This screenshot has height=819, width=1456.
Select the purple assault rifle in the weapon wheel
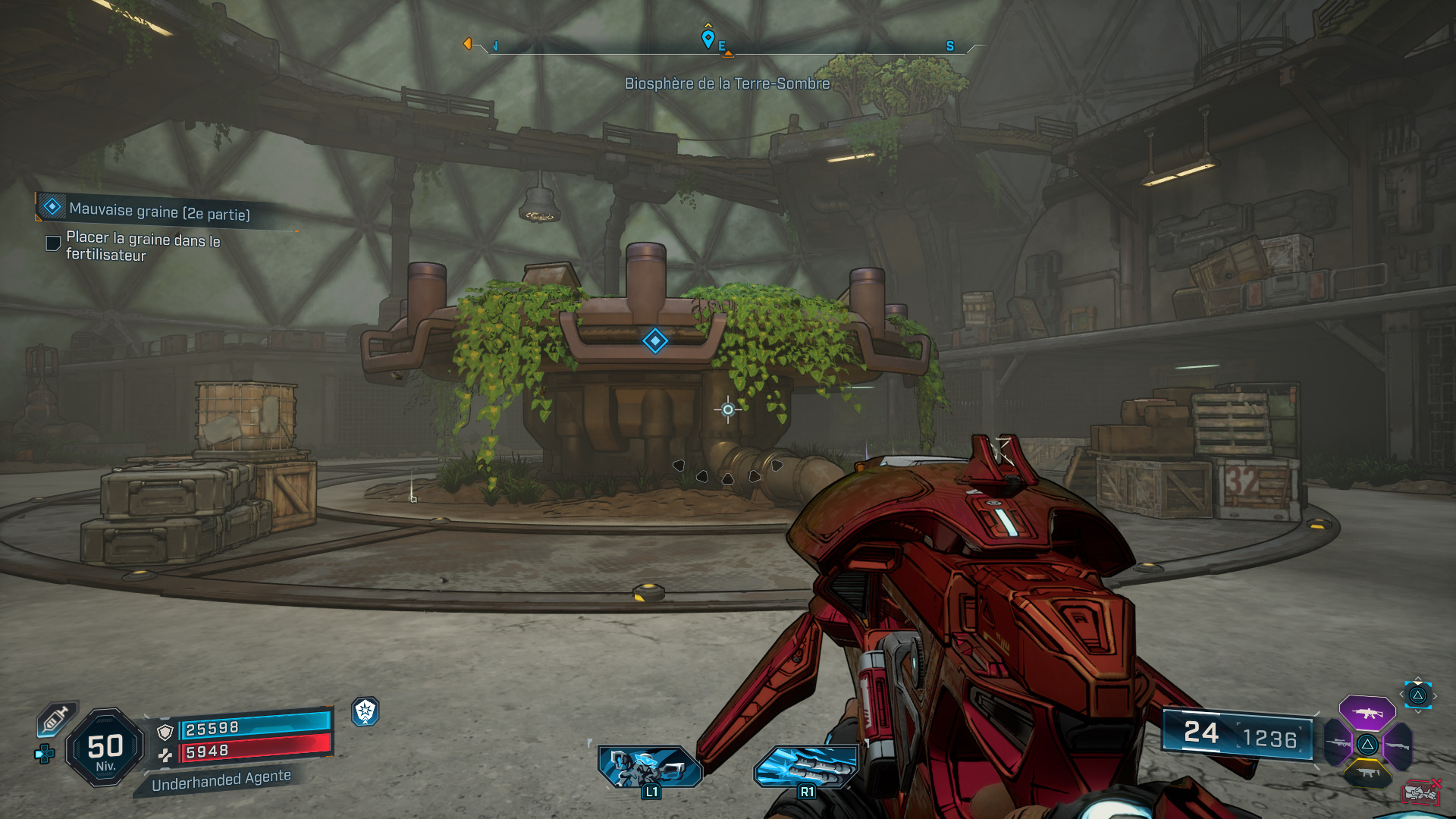click(x=1367, y=714)
